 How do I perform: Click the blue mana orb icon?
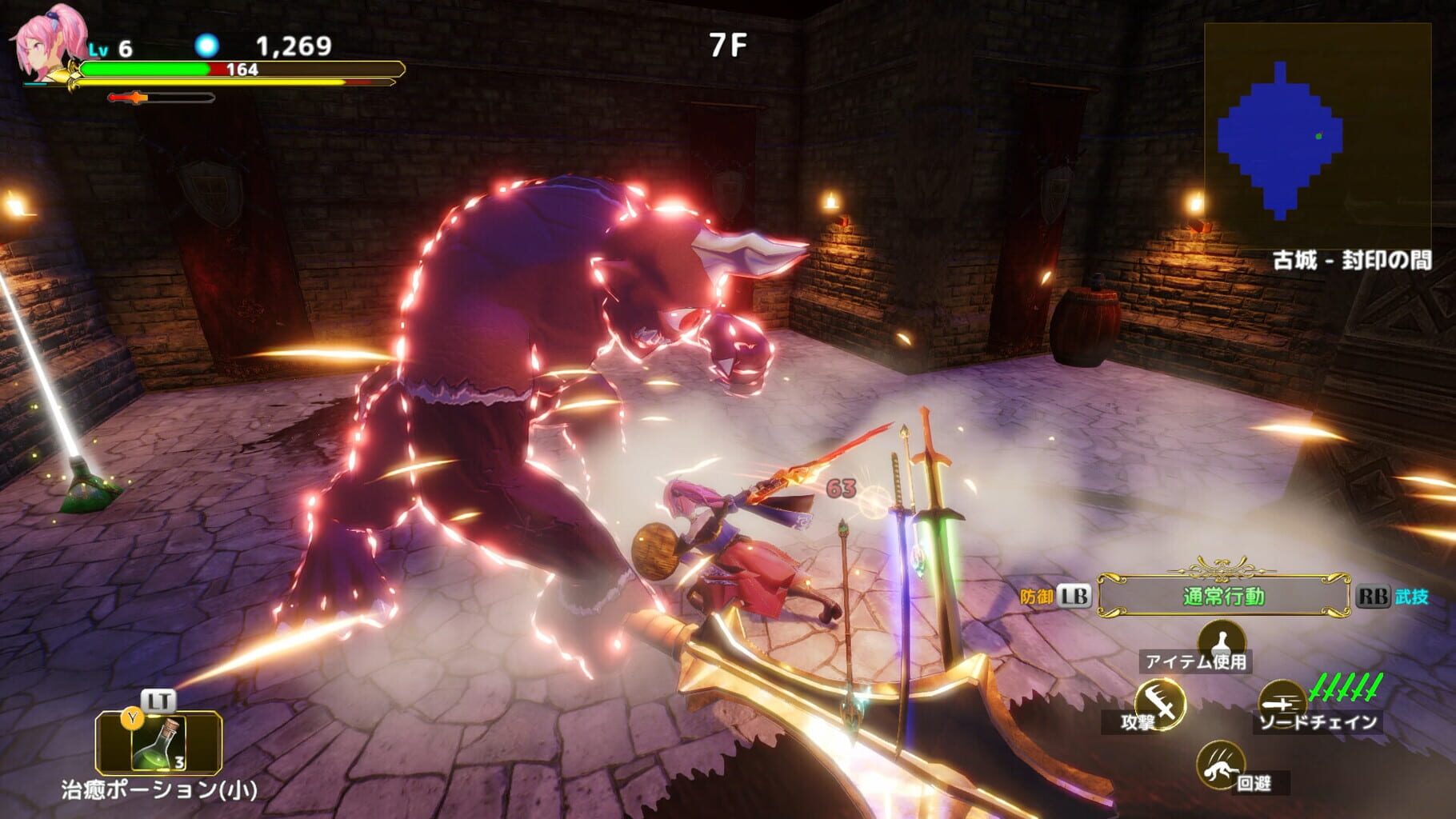tap(209, 46)
